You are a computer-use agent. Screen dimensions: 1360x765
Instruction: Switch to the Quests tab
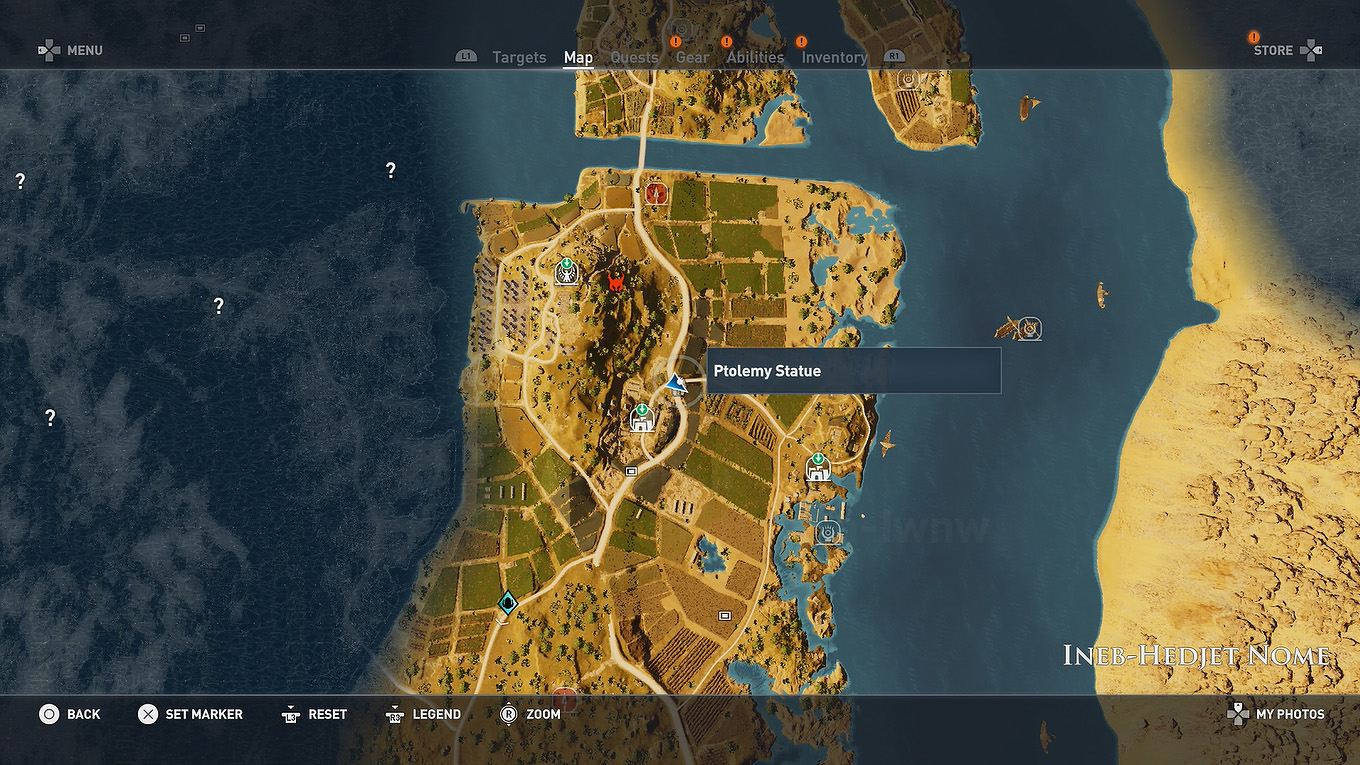634,57
